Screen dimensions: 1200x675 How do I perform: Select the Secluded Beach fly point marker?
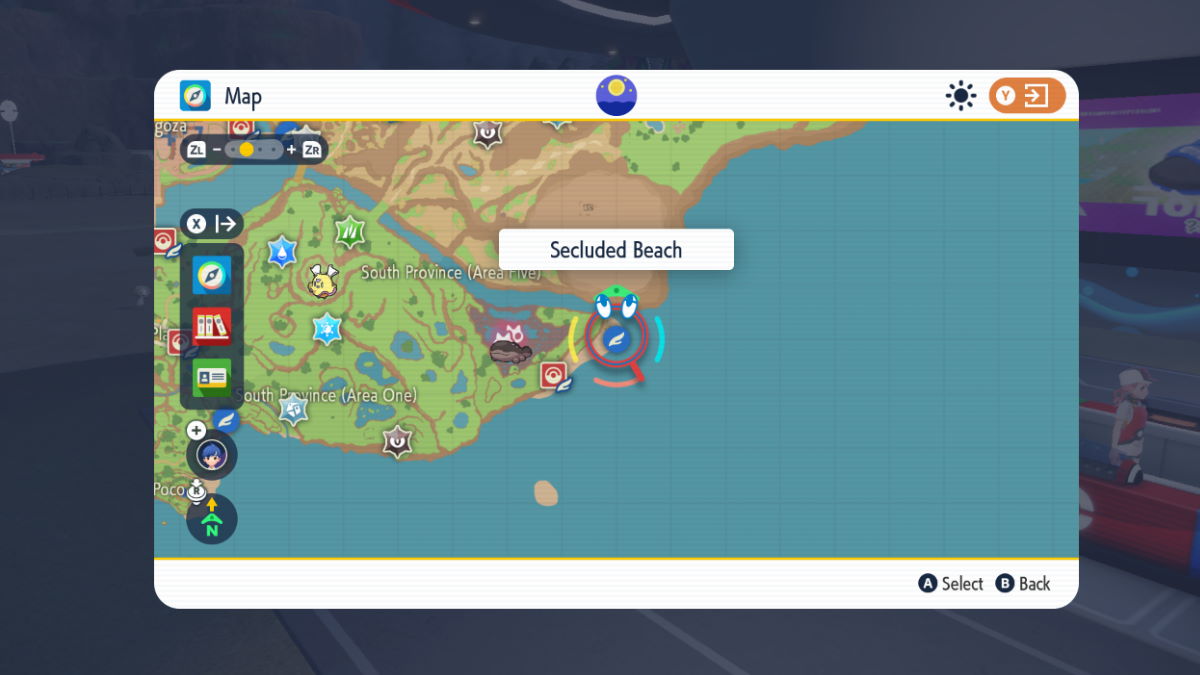(616, 339)
